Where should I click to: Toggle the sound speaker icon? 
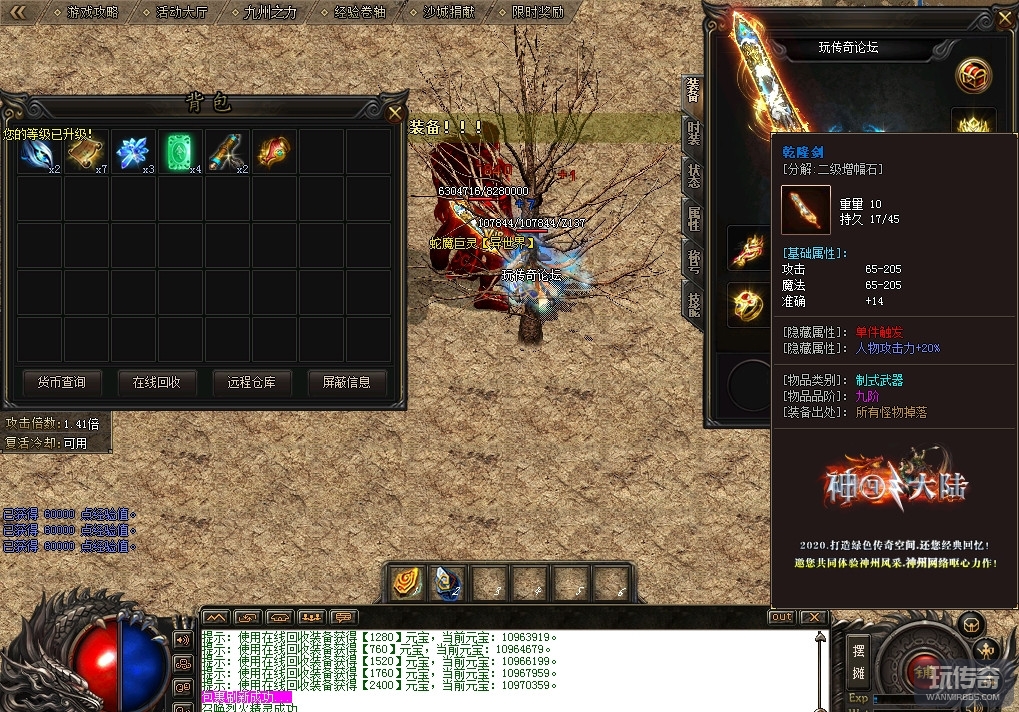click(x=183, y=639)
